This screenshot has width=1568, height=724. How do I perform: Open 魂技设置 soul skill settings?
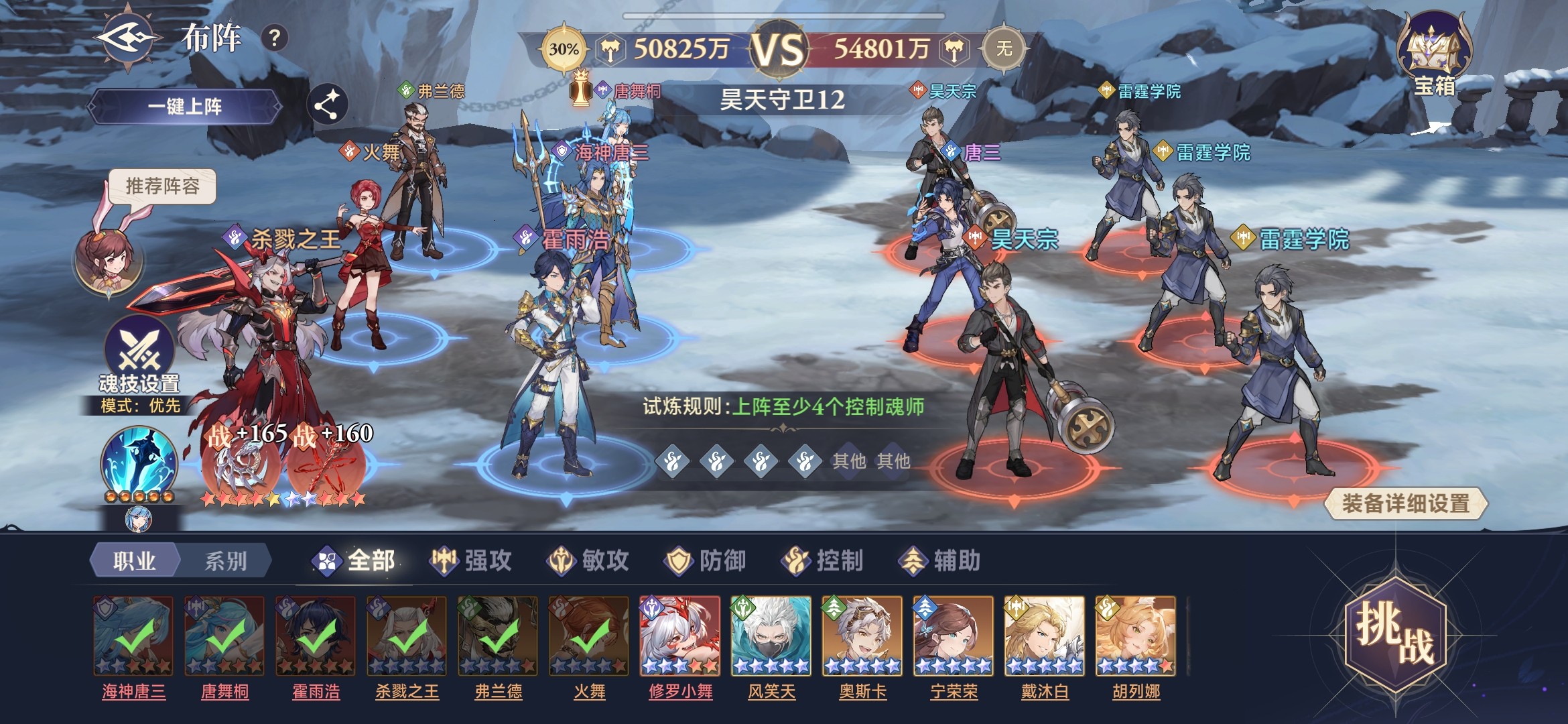(139, 355)
